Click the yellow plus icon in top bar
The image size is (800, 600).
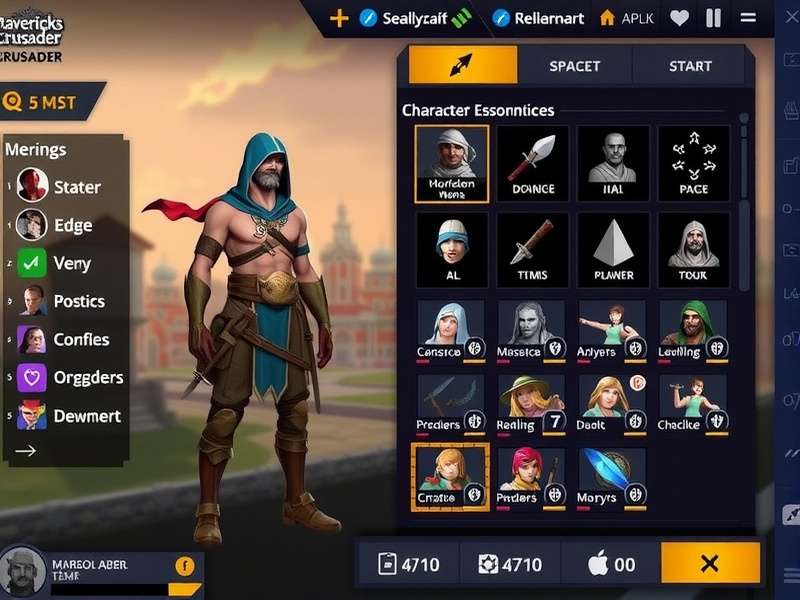click(x=339, y=18)
